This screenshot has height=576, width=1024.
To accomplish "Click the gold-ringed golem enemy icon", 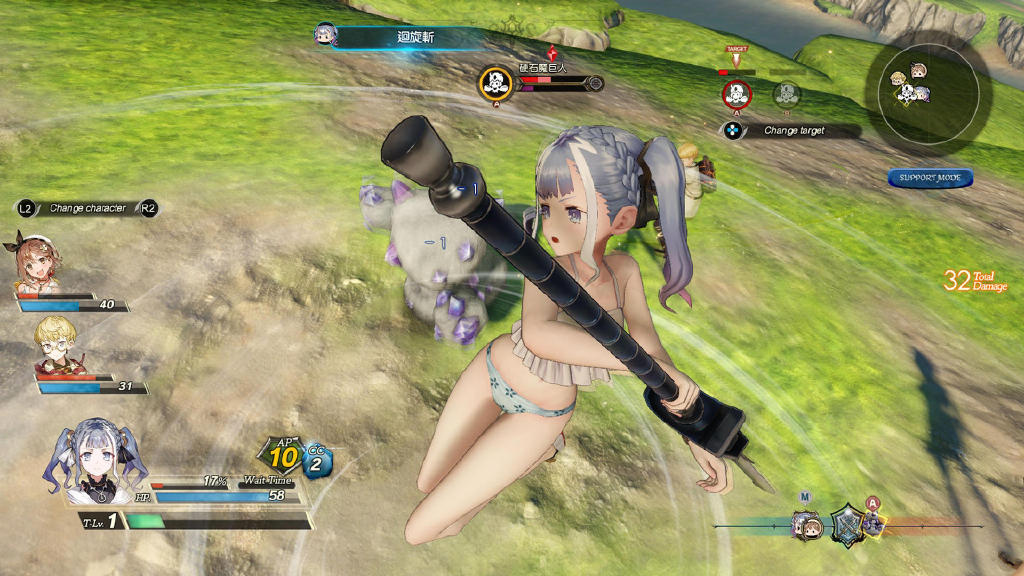I will [495, 83].
